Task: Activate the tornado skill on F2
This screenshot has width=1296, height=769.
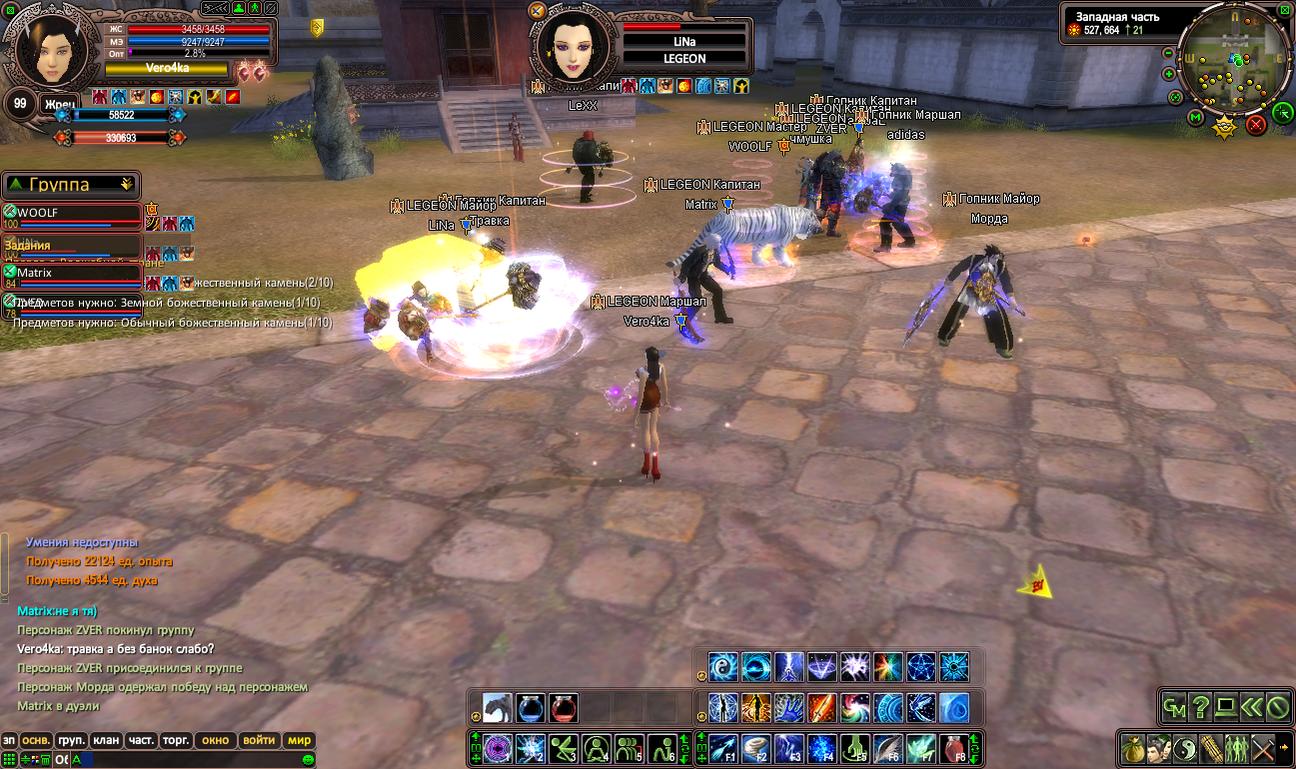Action: [x=755, y=748]
